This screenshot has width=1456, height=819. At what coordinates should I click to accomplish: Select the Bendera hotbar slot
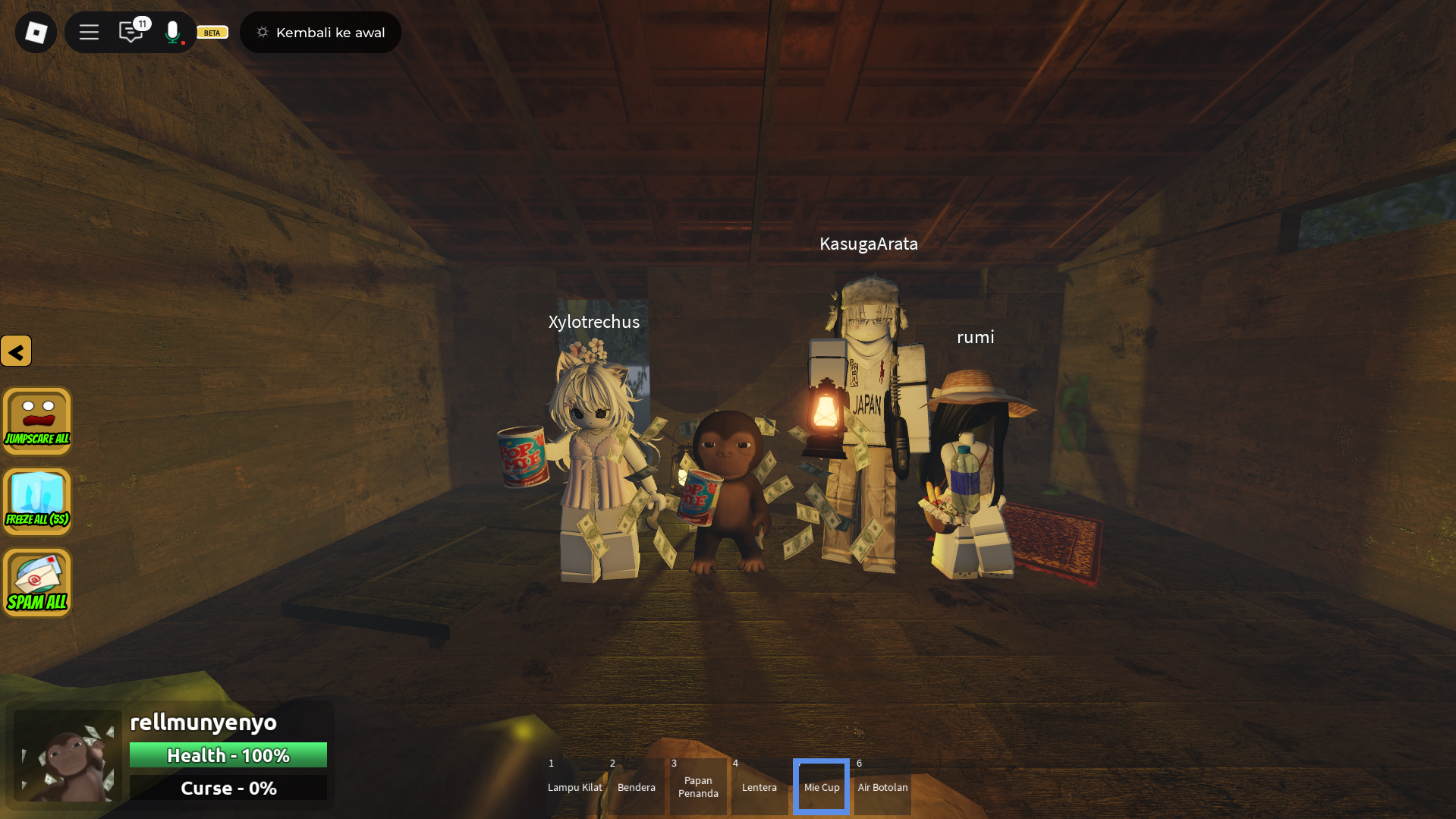[636, 787]
